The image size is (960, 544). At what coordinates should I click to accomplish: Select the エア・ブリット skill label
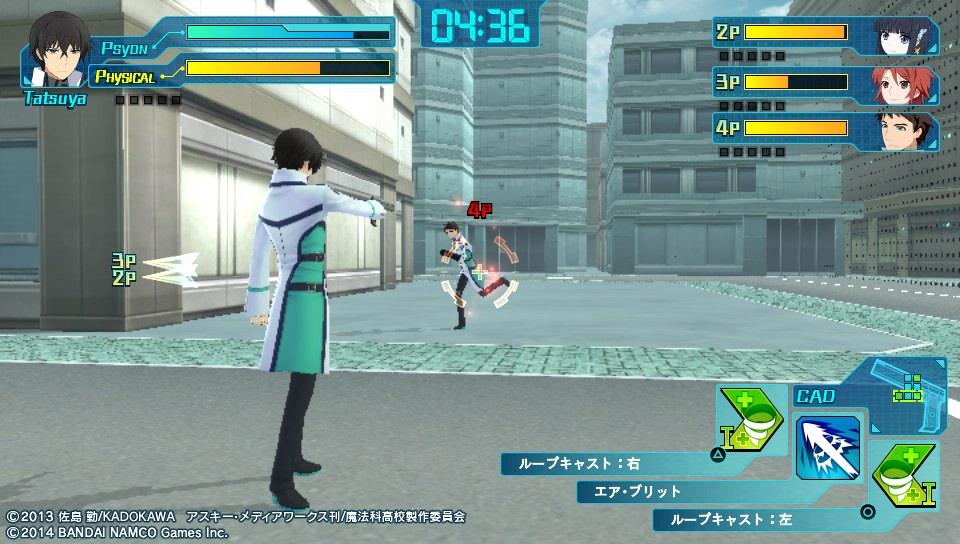coord(680,491)
